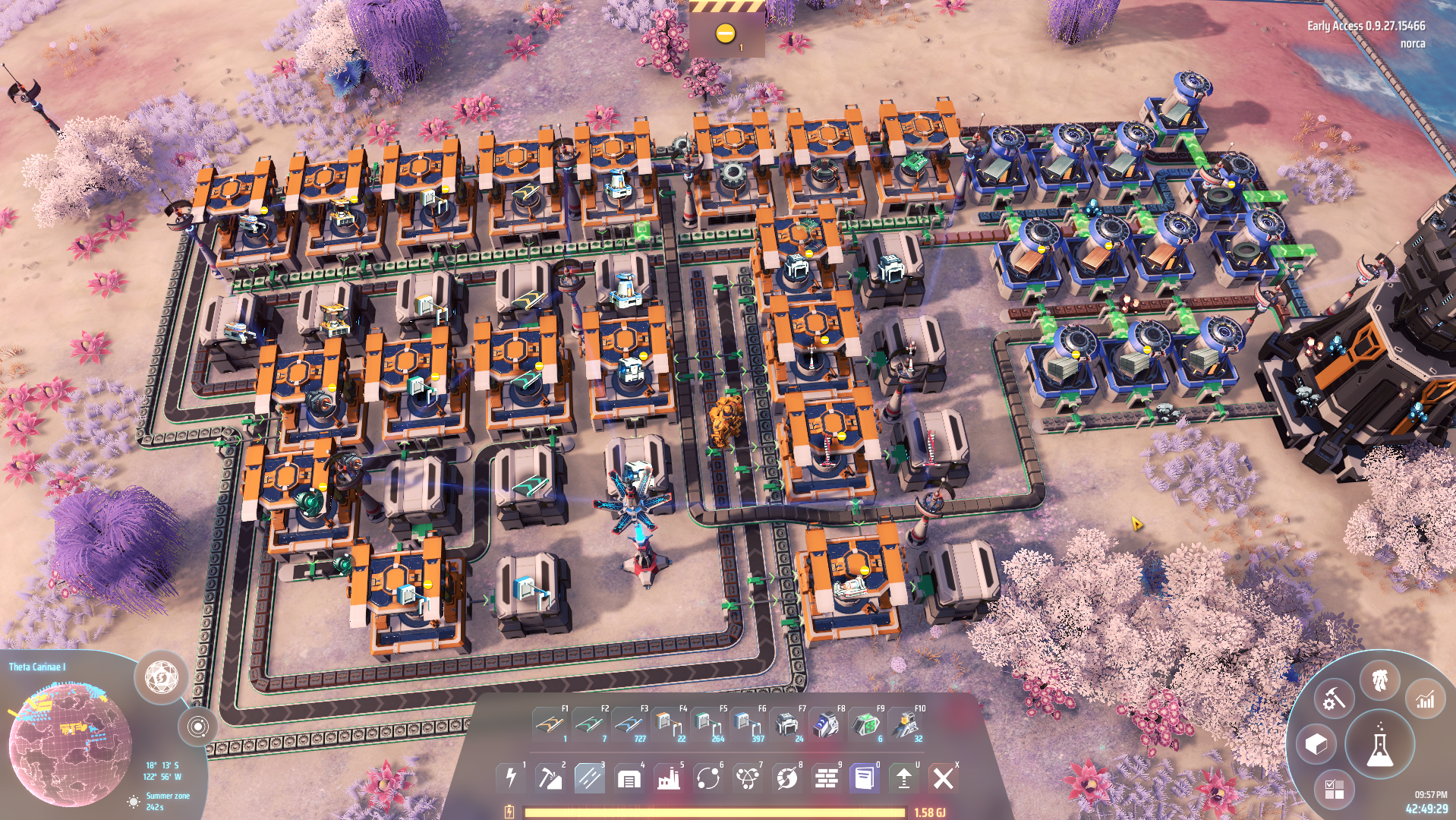Open the power build category (lightning bolt)

[x=510, y=777]
